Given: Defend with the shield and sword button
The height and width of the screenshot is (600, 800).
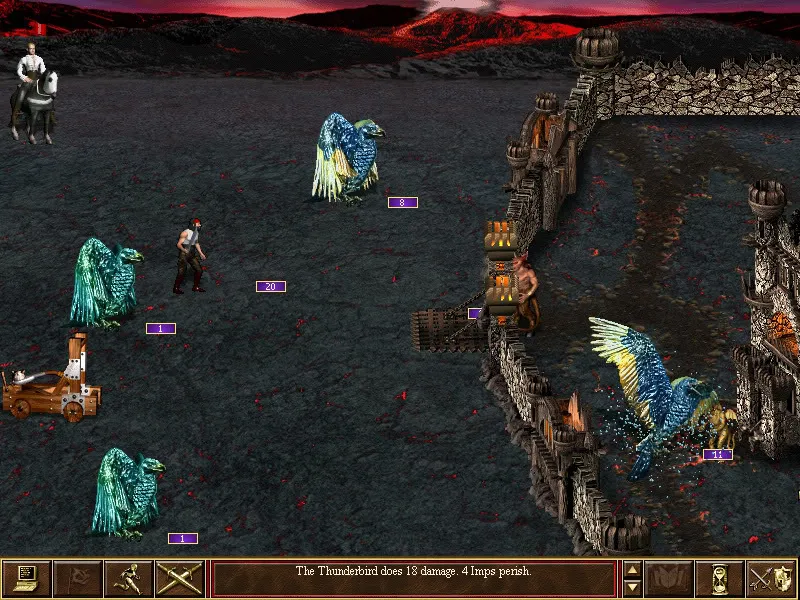Looking at the screenshot, I should coord(771,578).
